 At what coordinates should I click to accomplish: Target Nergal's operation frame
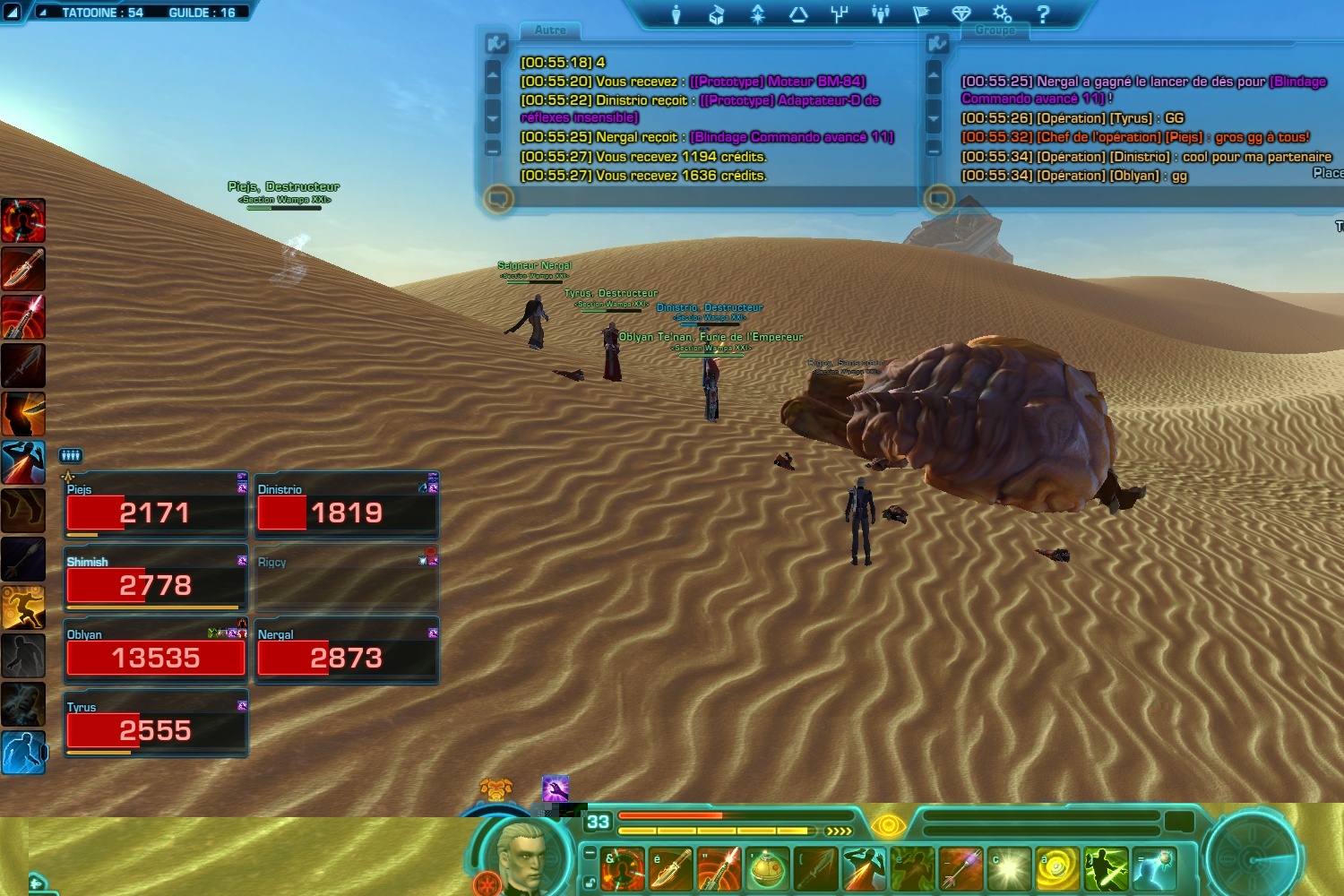346,651
